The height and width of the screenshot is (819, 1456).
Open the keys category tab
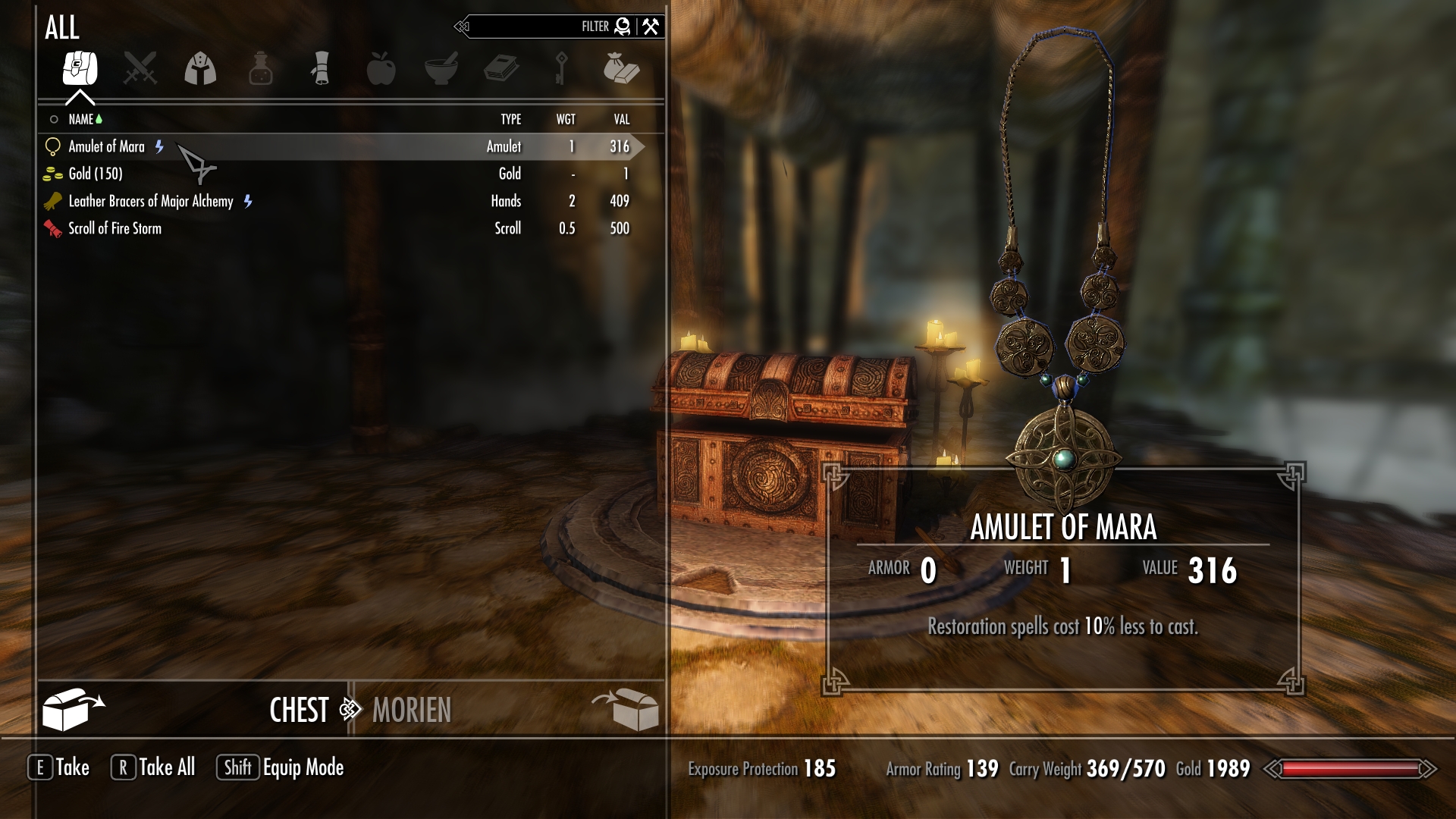click(561, 68)
